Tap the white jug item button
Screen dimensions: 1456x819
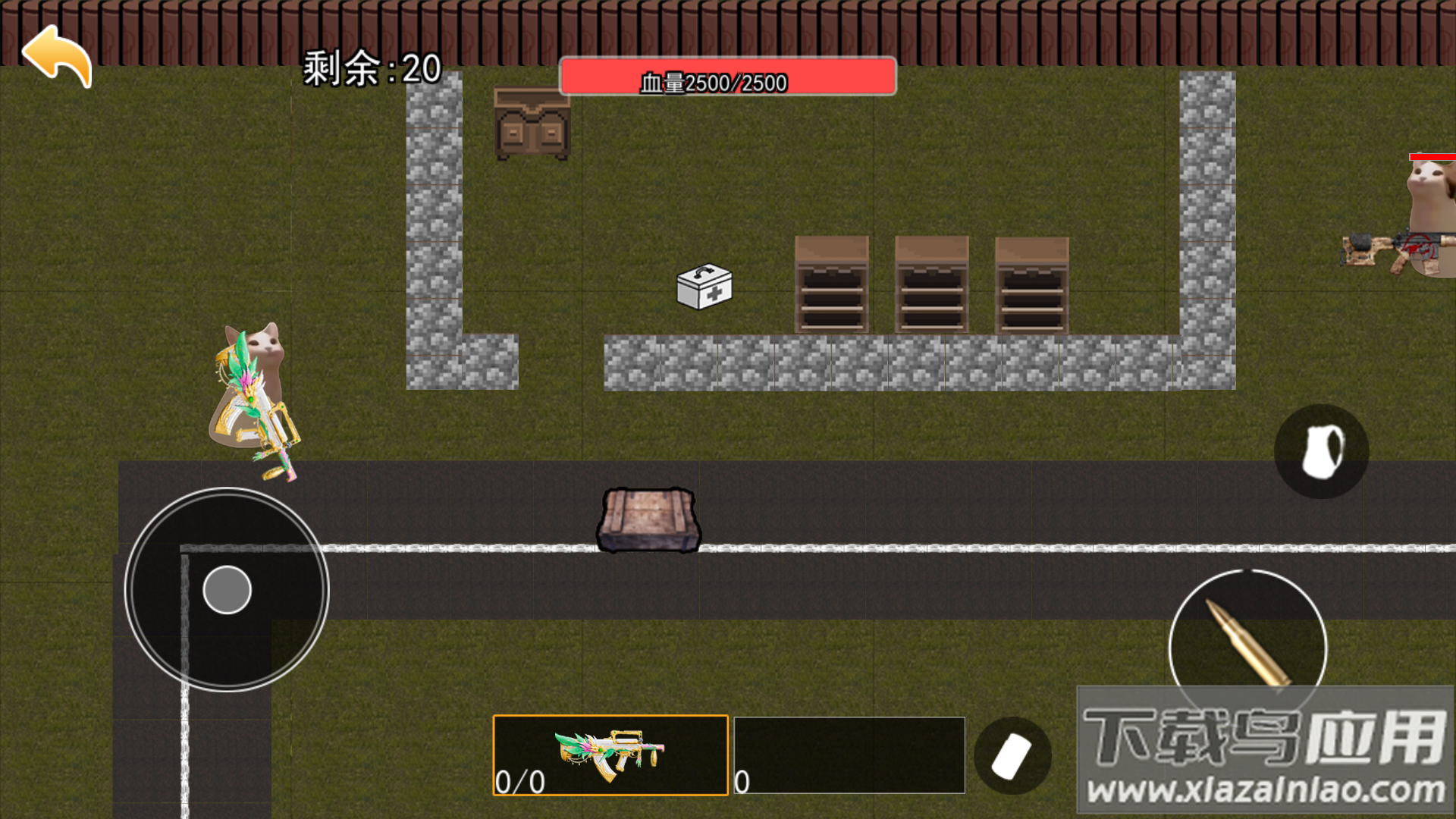click(1321, 451)
